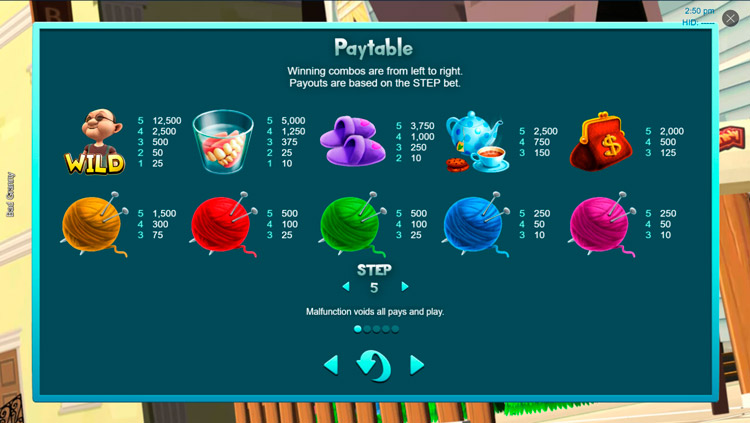Image resolution: width=750 pixels, height=423 pixels.
Task: Return to the game with the circular arrow
Action: point(374,365)
